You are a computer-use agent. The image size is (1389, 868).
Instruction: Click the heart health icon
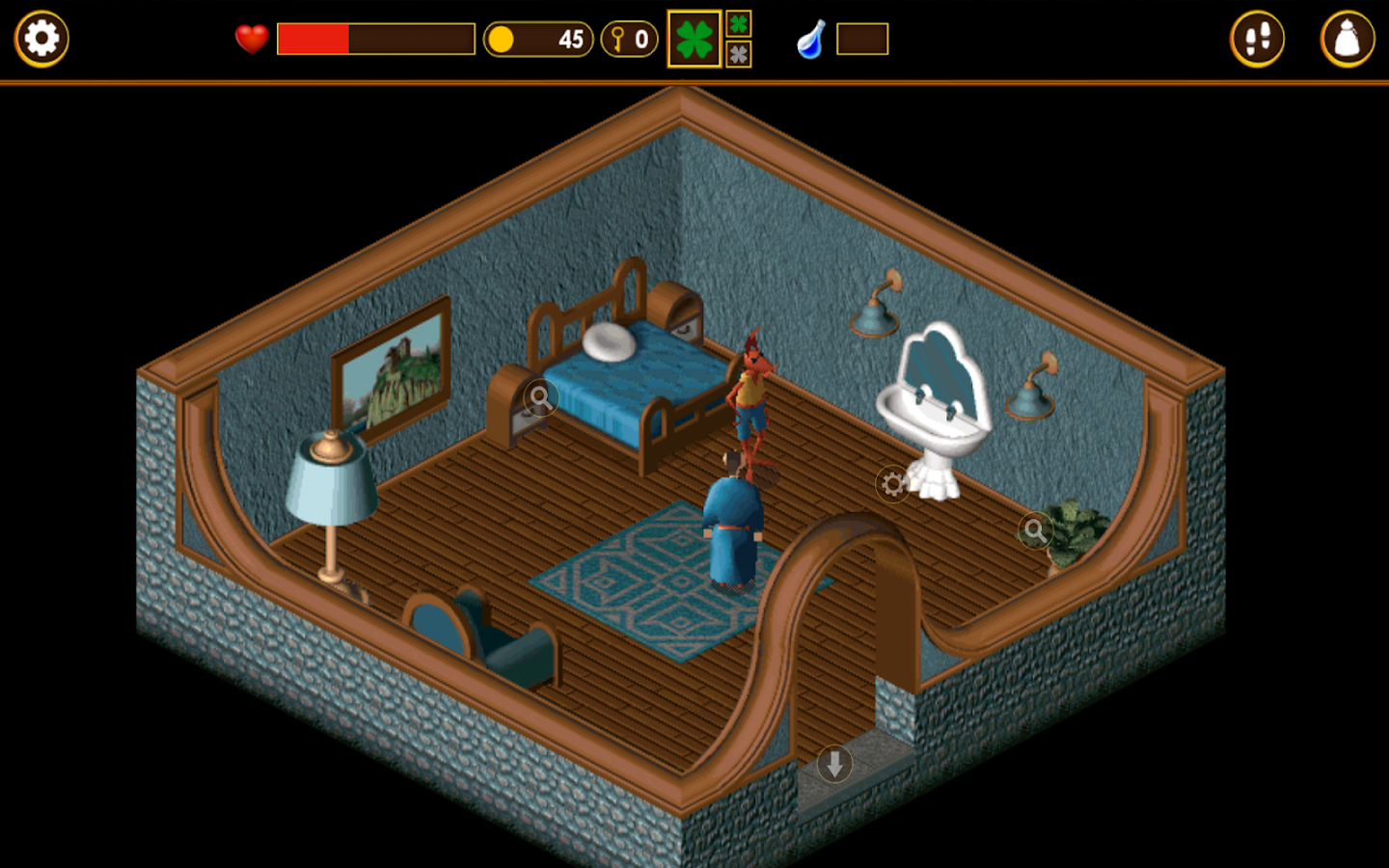[250, 39]
